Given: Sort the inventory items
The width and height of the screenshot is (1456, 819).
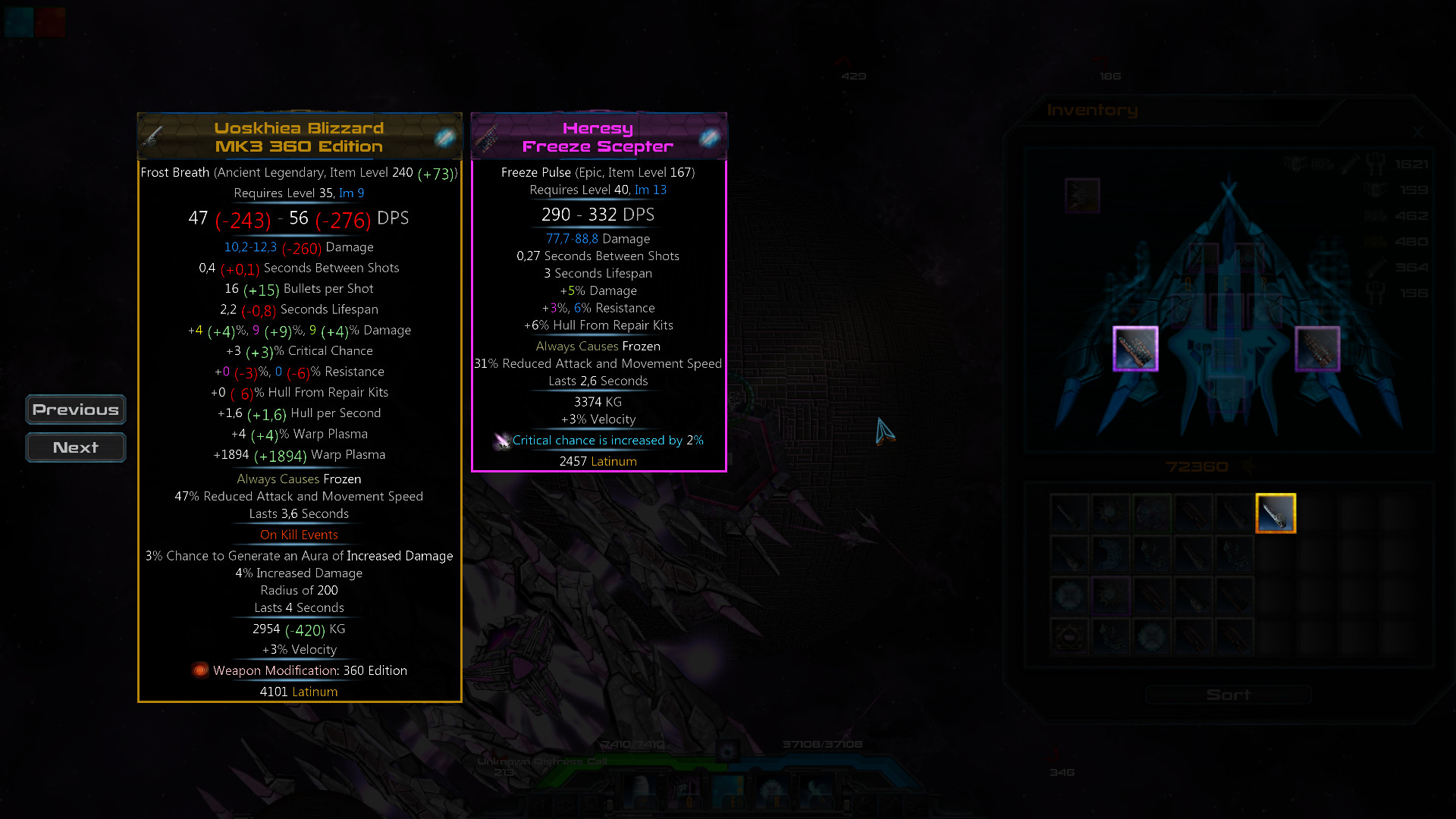Looking at the screenshot, I should (1228, 695).
